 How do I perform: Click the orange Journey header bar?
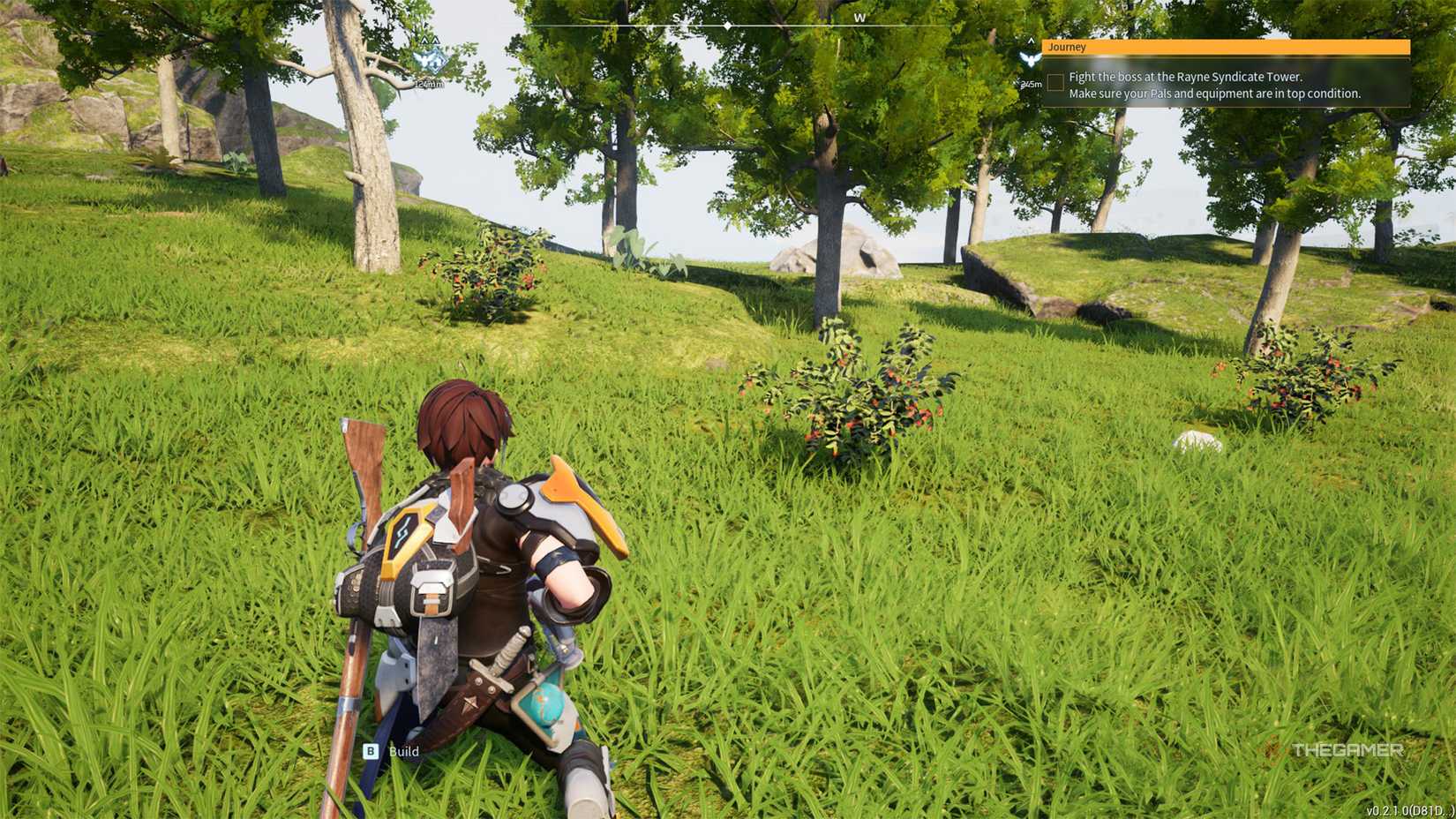coord(1227,47)
